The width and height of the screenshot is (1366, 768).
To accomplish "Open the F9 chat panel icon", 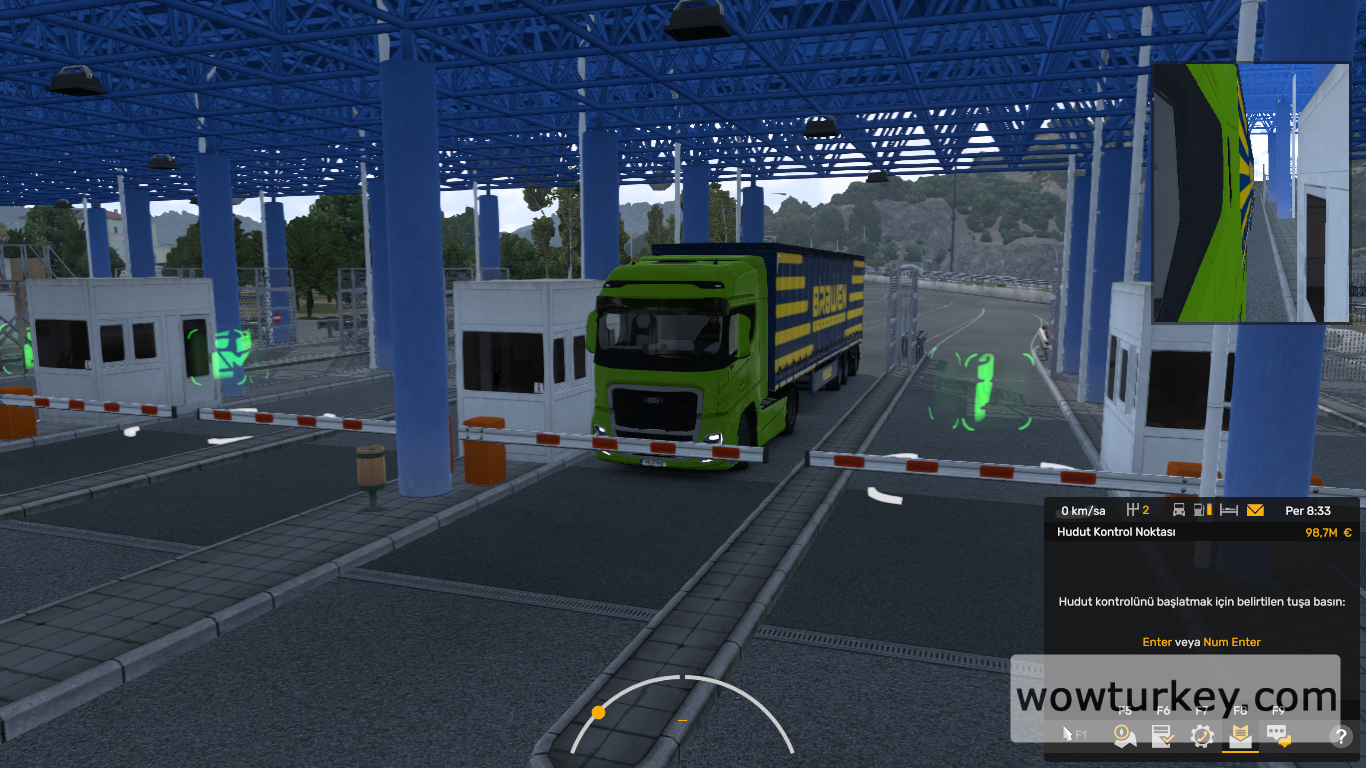I will (x=1277, y=735).
